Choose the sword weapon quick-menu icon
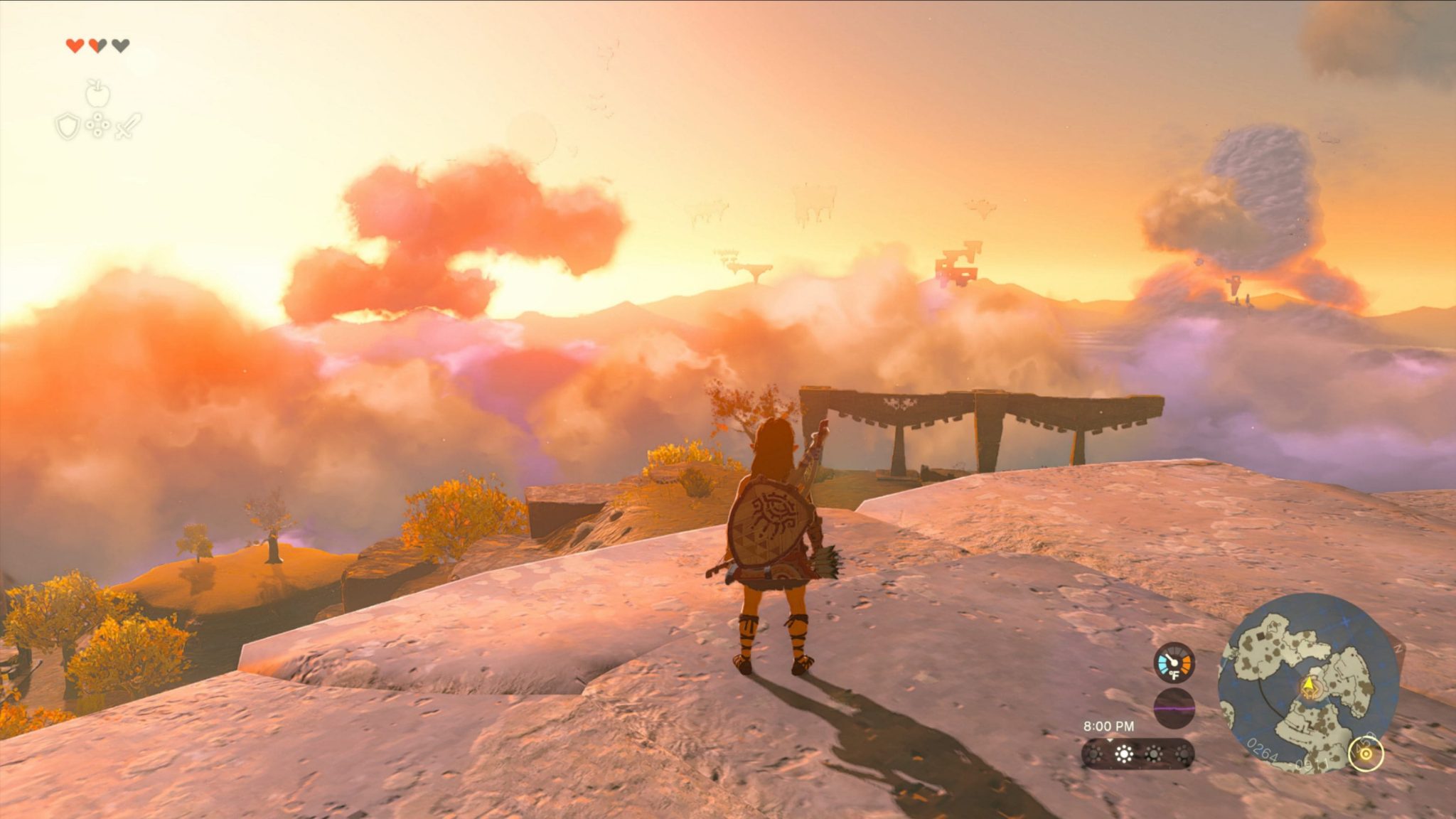Screen dimensions: 1456x819 pyautogui.click(x=129, y=126)
